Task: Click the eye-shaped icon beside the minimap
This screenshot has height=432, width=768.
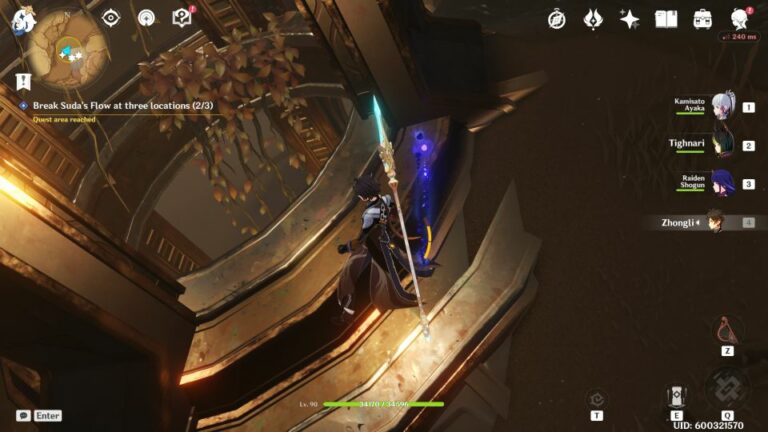Action: 111,18
